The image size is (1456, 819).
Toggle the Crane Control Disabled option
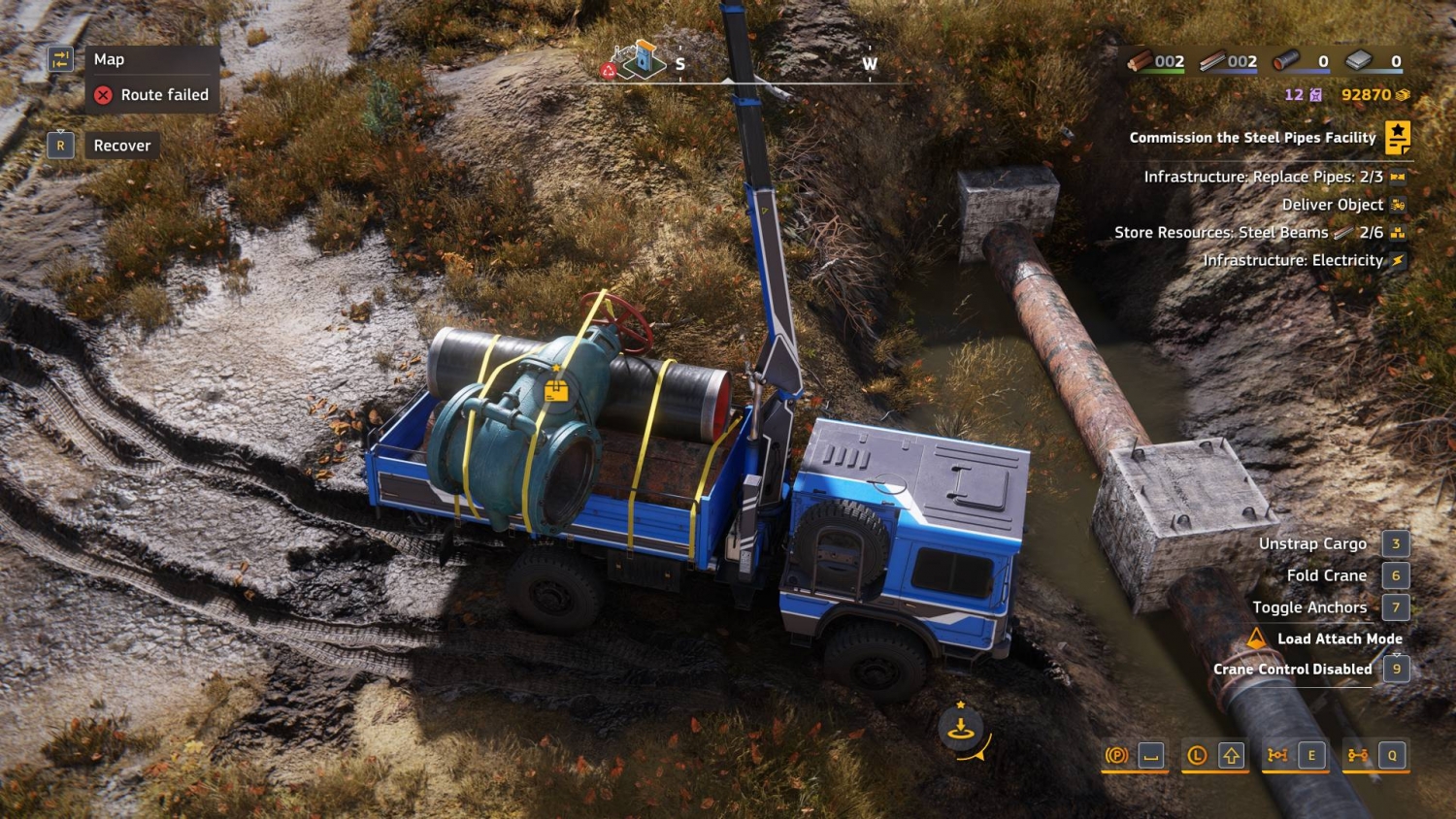(x=1292, y=670)
